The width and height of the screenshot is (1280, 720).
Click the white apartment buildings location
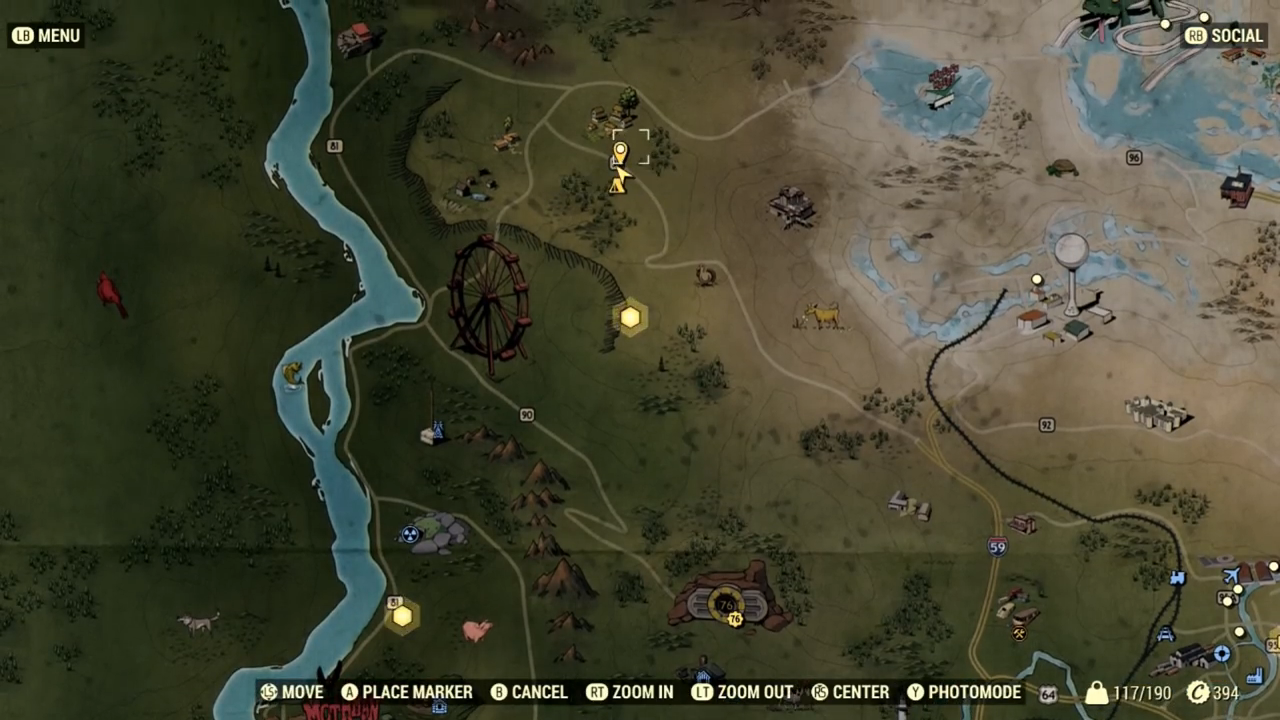(1156, 411)
